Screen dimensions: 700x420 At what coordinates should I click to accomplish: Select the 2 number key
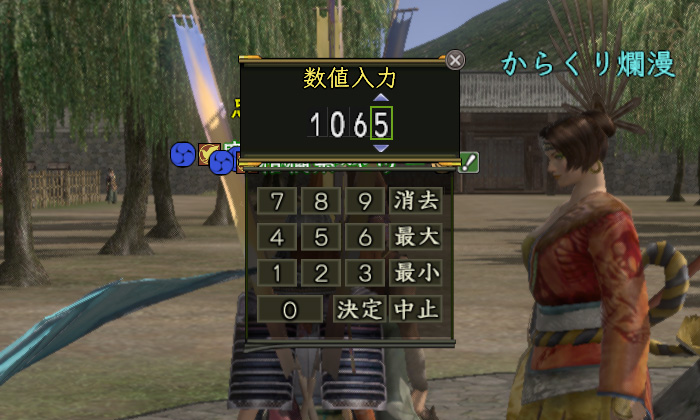[321, 273]
